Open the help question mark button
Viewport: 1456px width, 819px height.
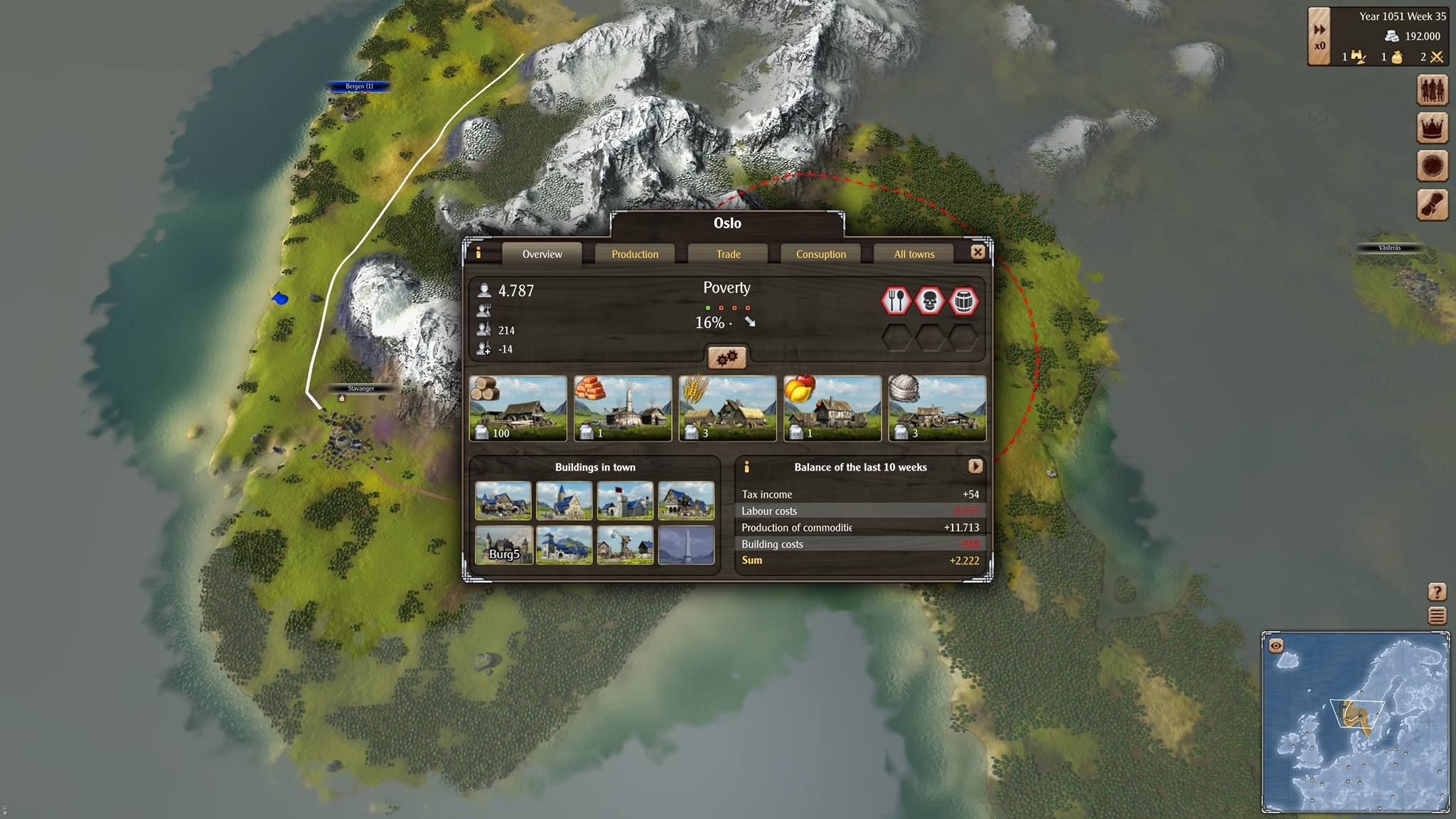(x=1437, y=591)
